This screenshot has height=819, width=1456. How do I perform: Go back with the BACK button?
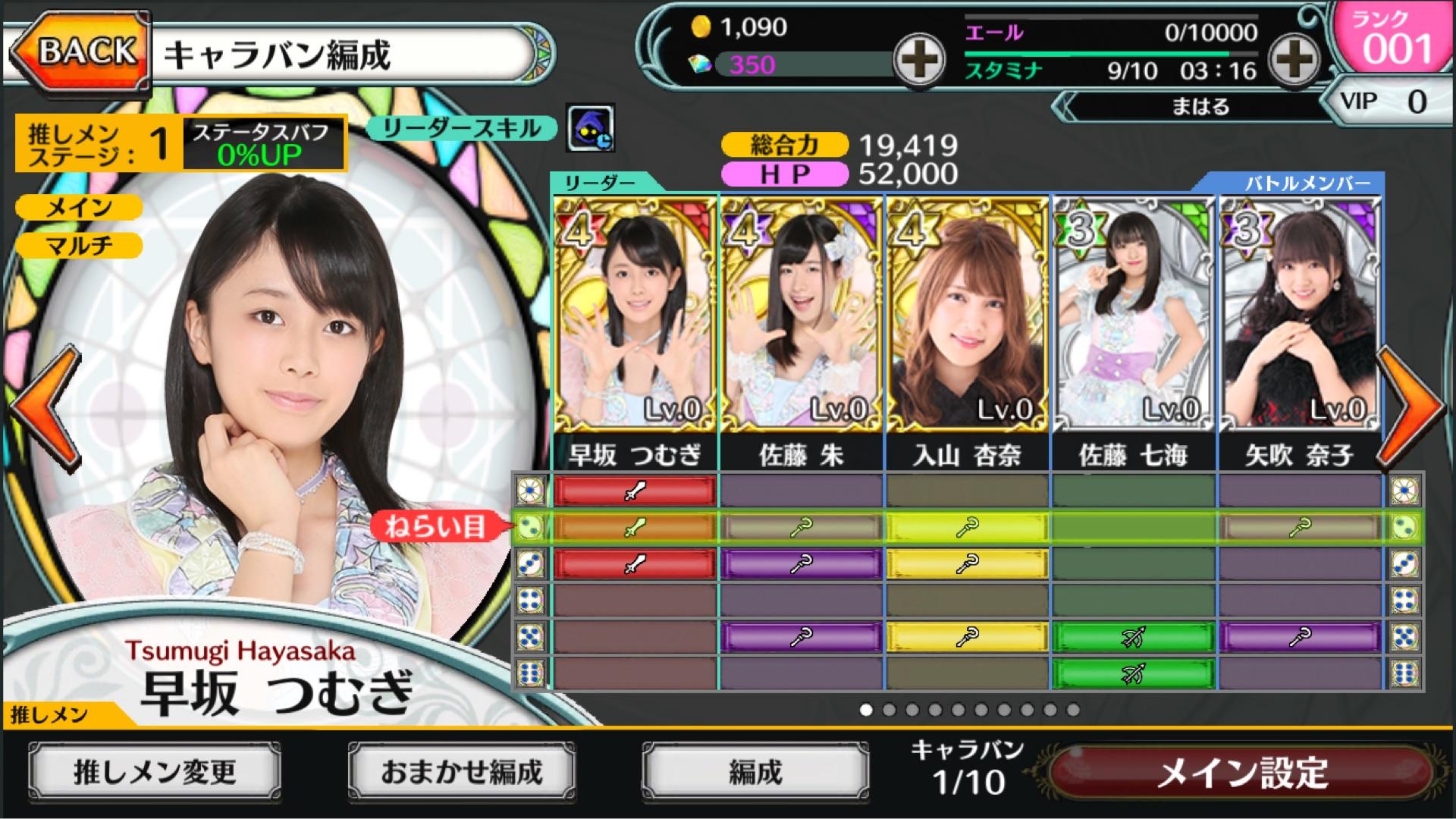pyautogui.click(x=78, y=53)
